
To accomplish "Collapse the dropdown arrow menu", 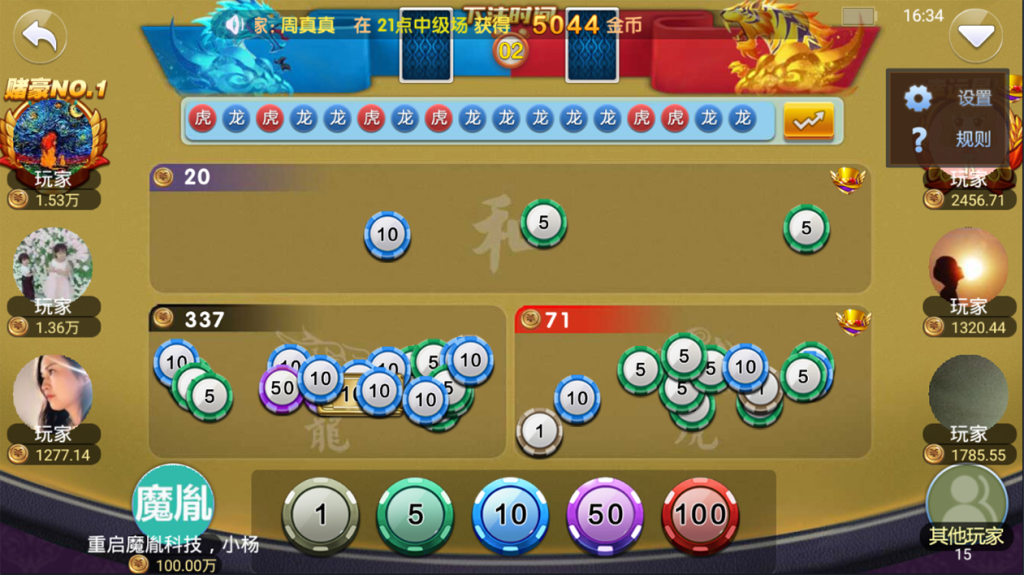I will tap(975, 37).
